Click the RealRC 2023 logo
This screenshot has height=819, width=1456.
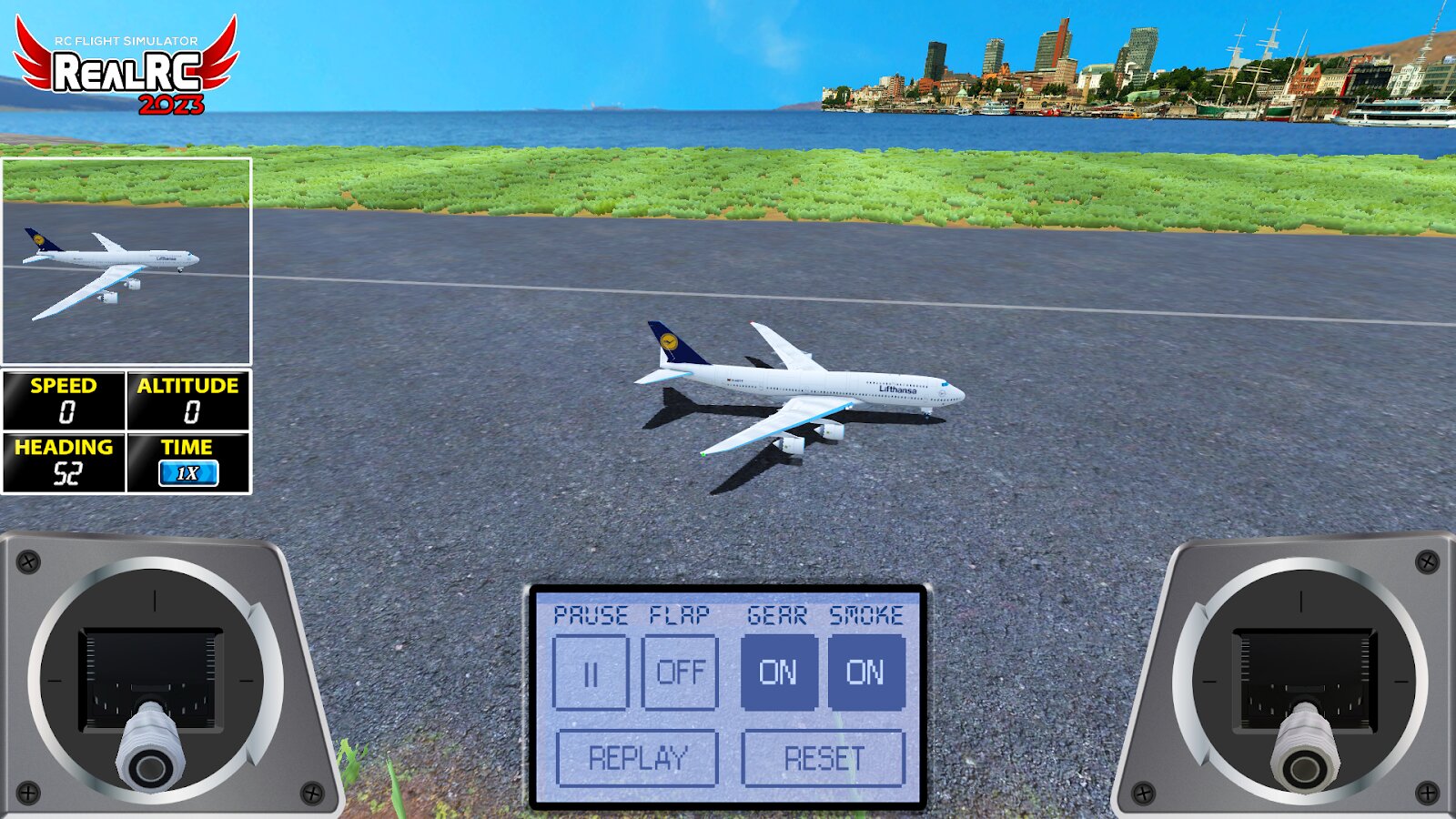tap(126, 66)
